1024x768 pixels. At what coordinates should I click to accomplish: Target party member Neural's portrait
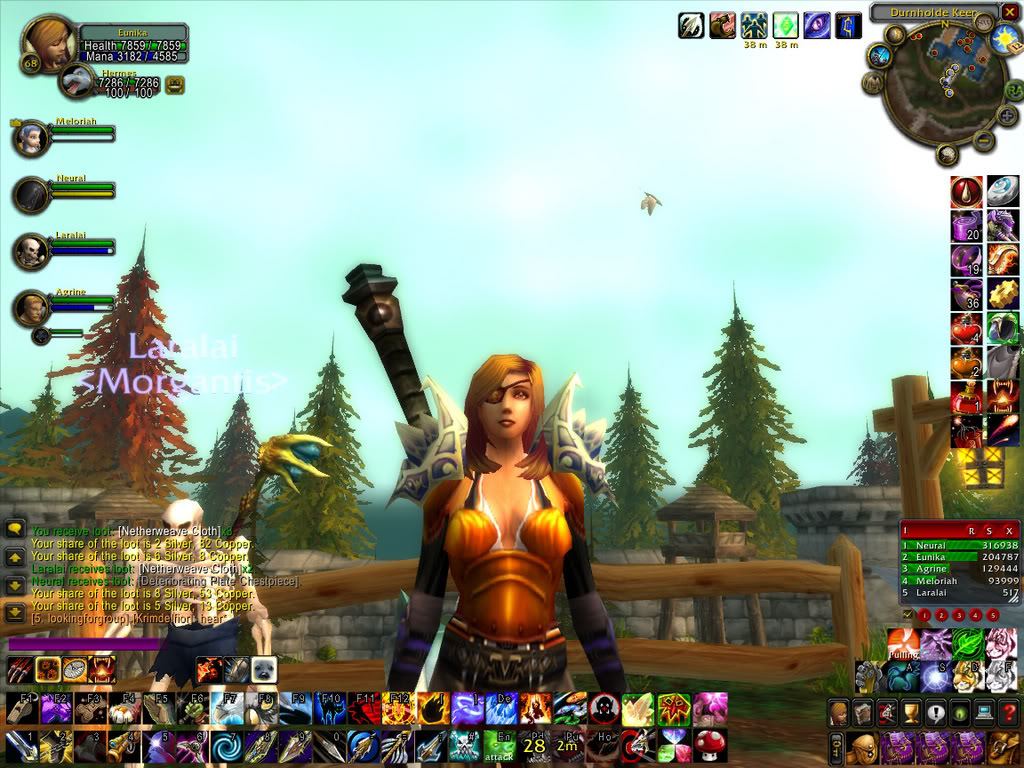[32, 195]
